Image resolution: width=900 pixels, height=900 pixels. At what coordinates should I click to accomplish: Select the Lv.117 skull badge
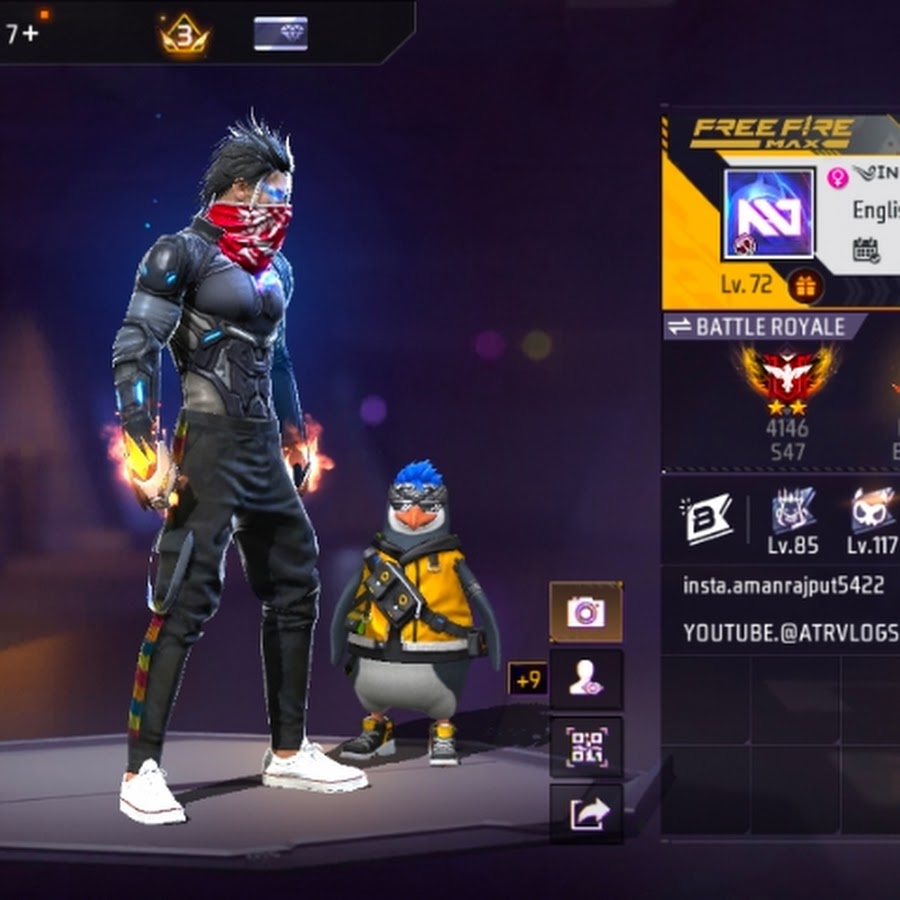point(872,513)
